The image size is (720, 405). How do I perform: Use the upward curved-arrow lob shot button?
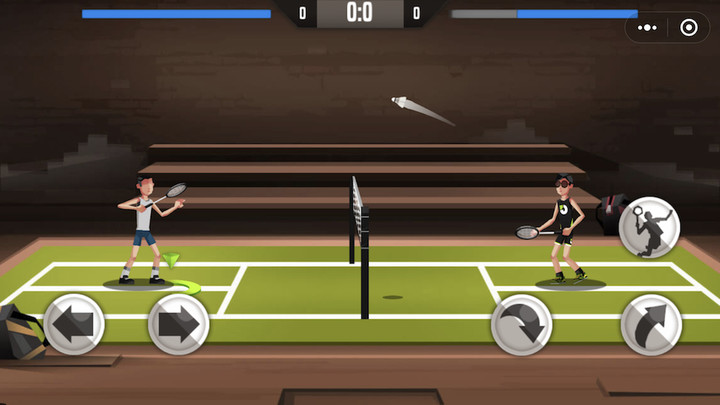point(651,324)
